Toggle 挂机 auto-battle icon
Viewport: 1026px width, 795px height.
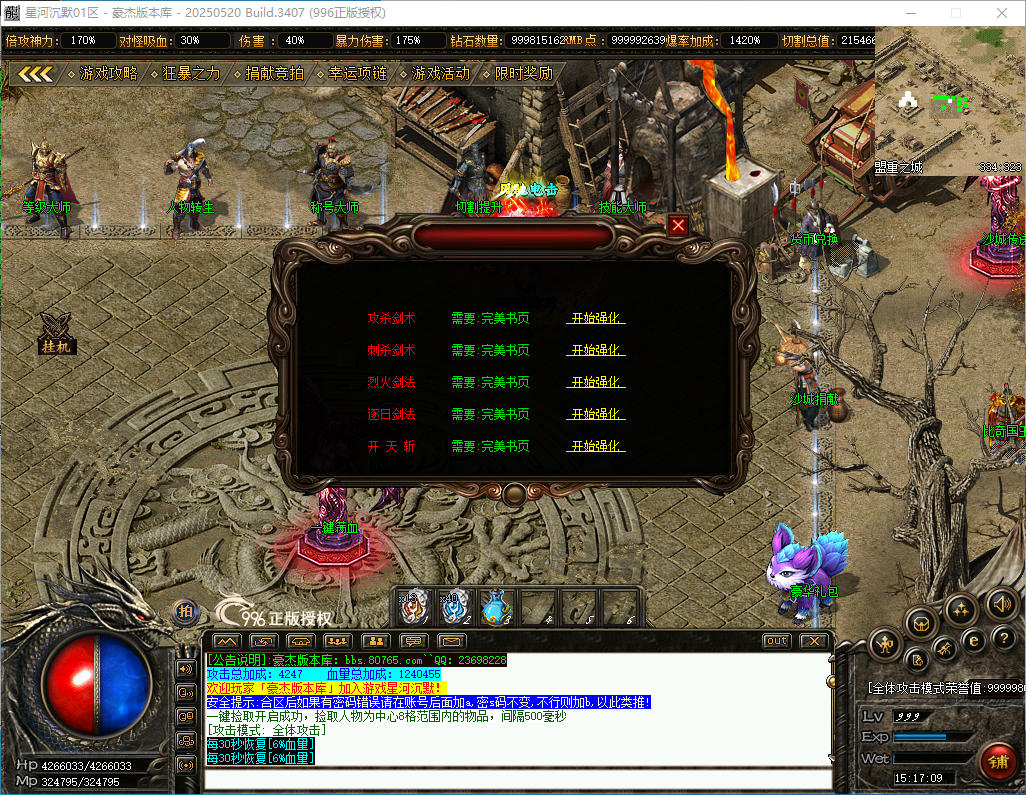(x=56, y=333)
